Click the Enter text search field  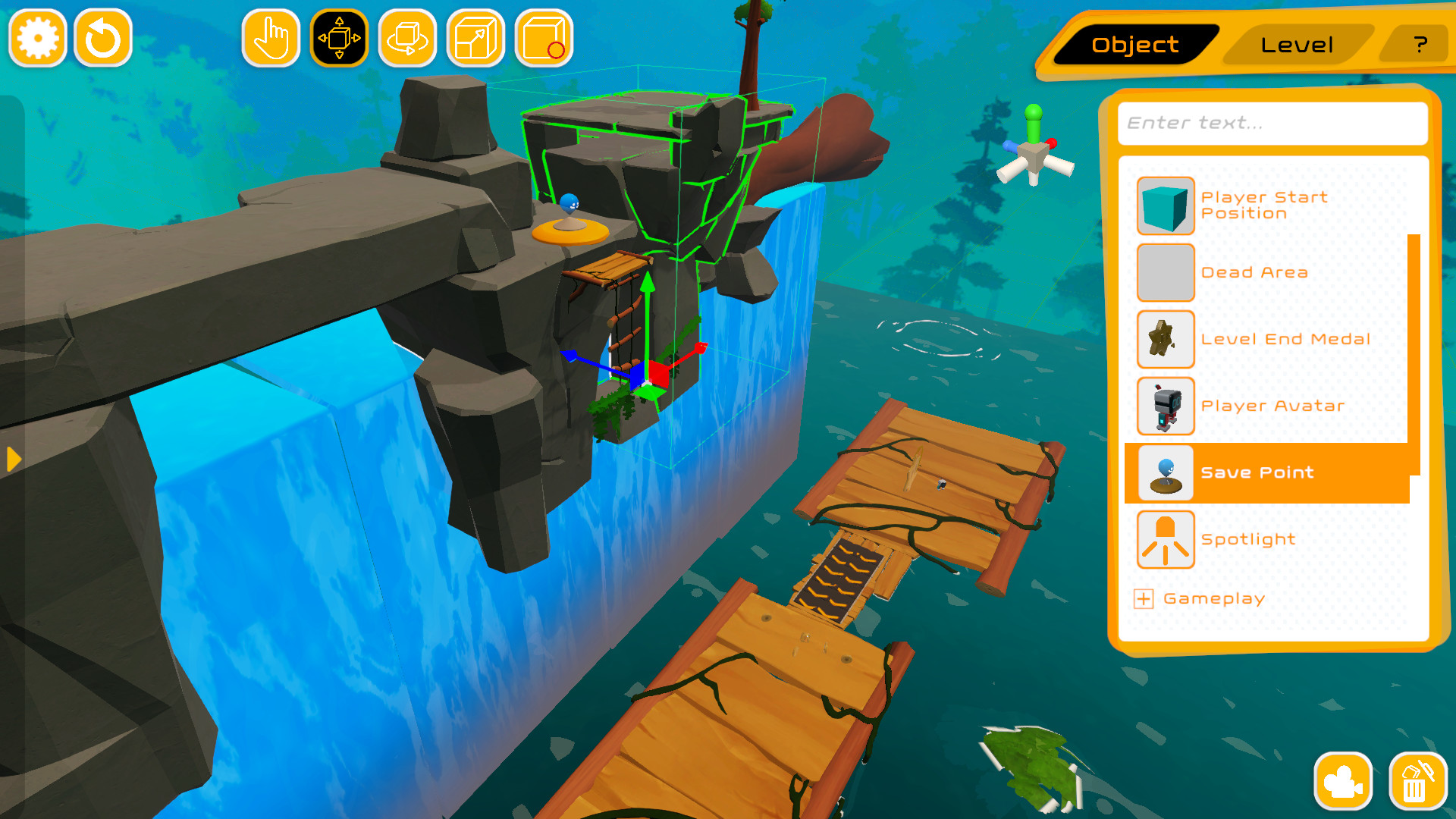tap(1272, 124)
